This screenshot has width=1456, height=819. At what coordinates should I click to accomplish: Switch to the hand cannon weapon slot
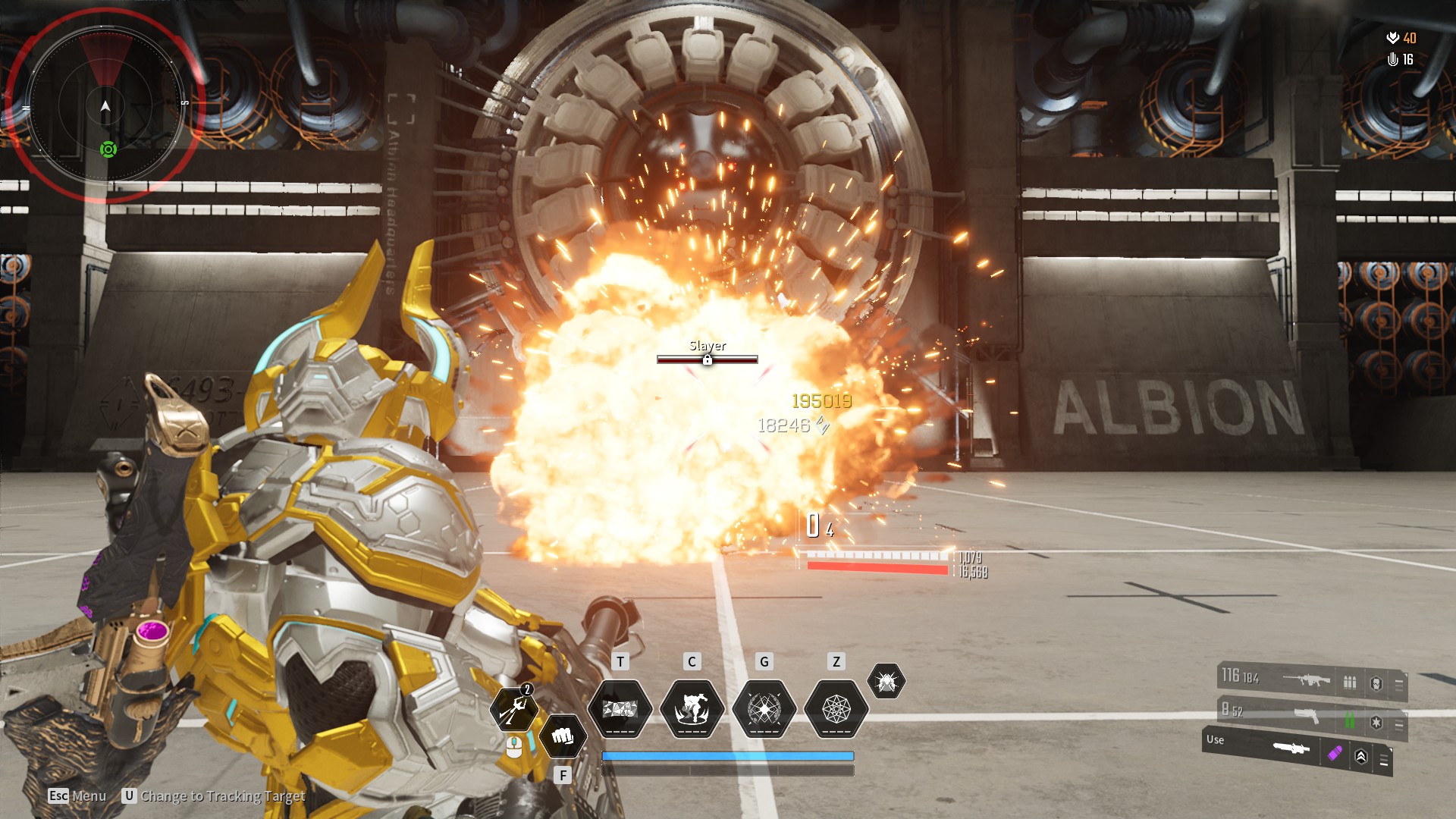1306,715
